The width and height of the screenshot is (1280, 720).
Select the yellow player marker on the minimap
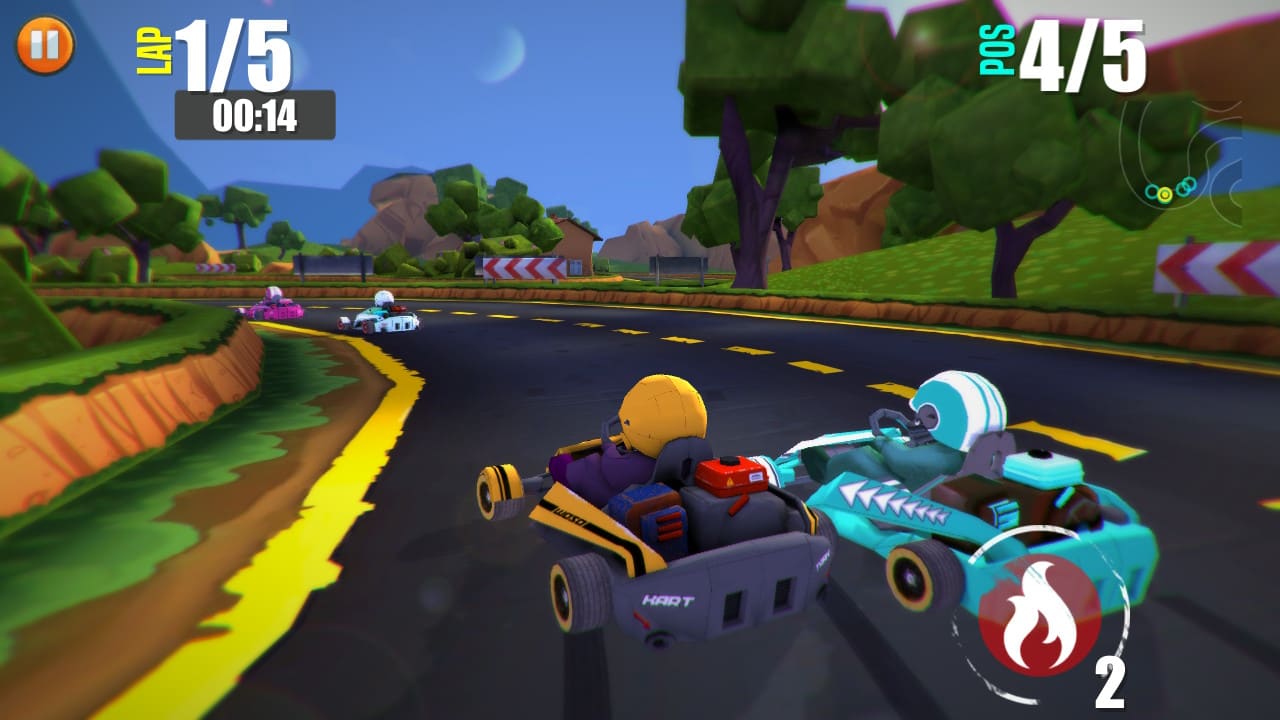pyautogui.click(x=1165, y=194)
